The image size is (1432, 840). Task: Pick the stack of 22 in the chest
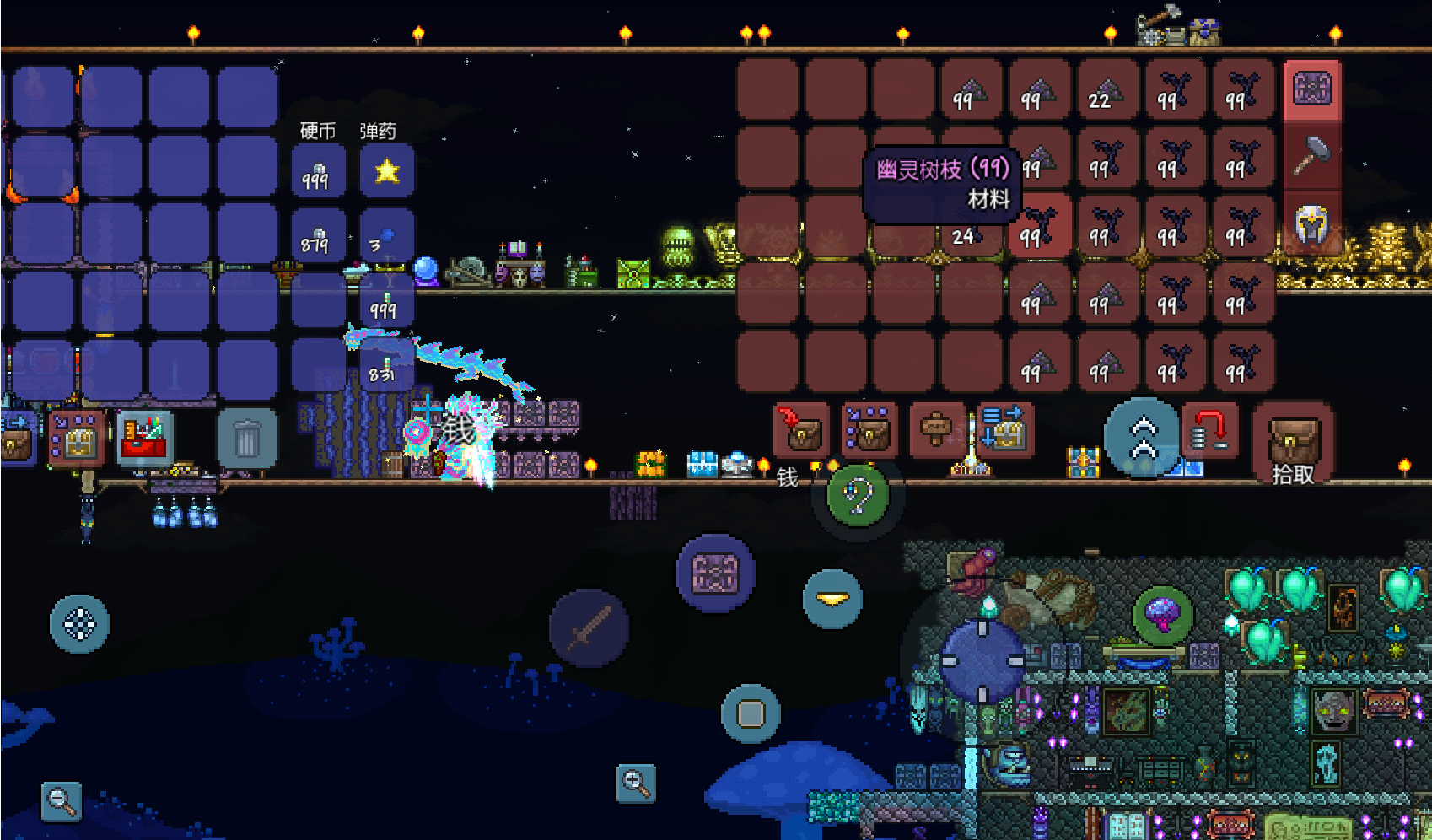(x=1107, y=89)
